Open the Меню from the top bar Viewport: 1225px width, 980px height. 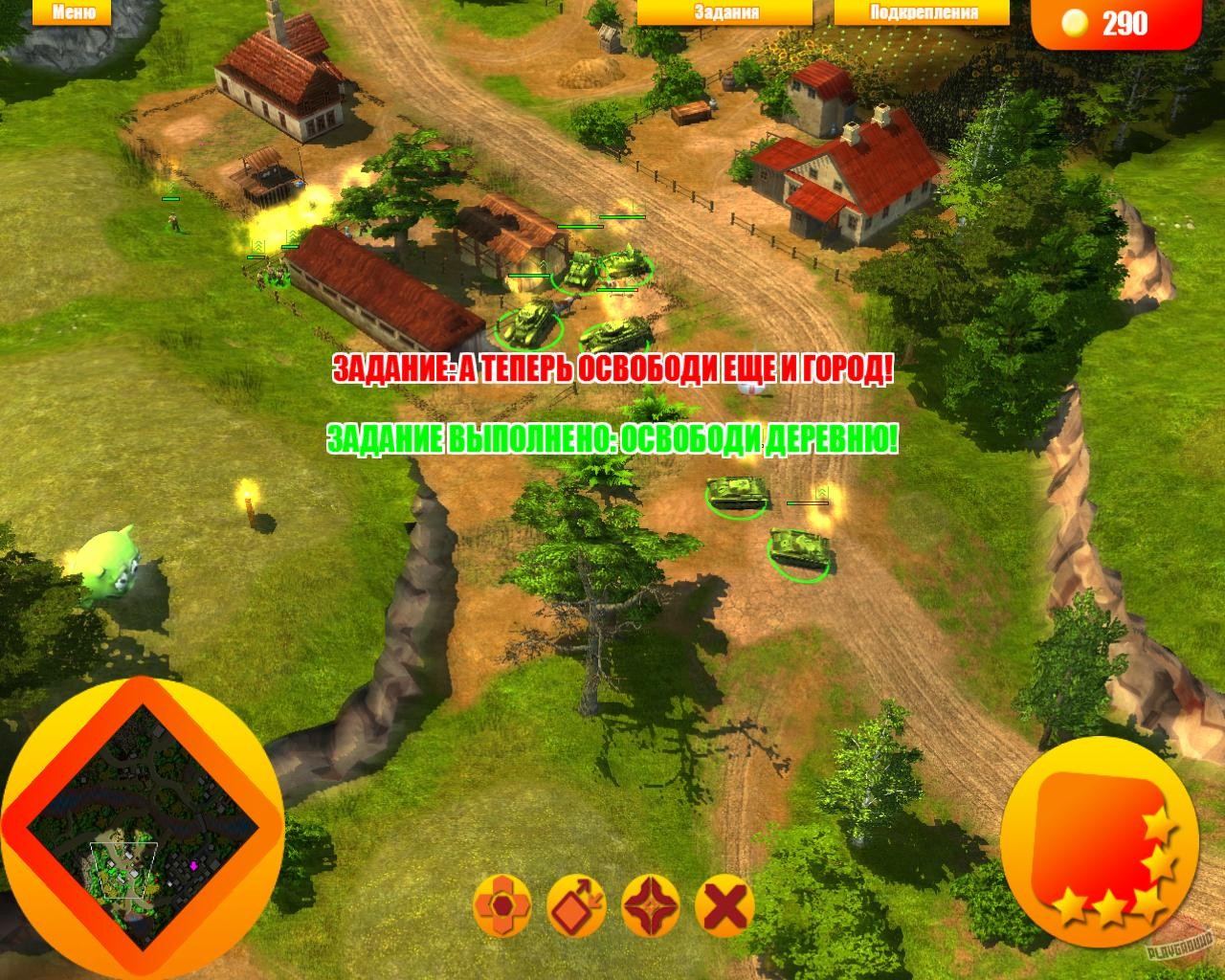click(x=75, y=12)
